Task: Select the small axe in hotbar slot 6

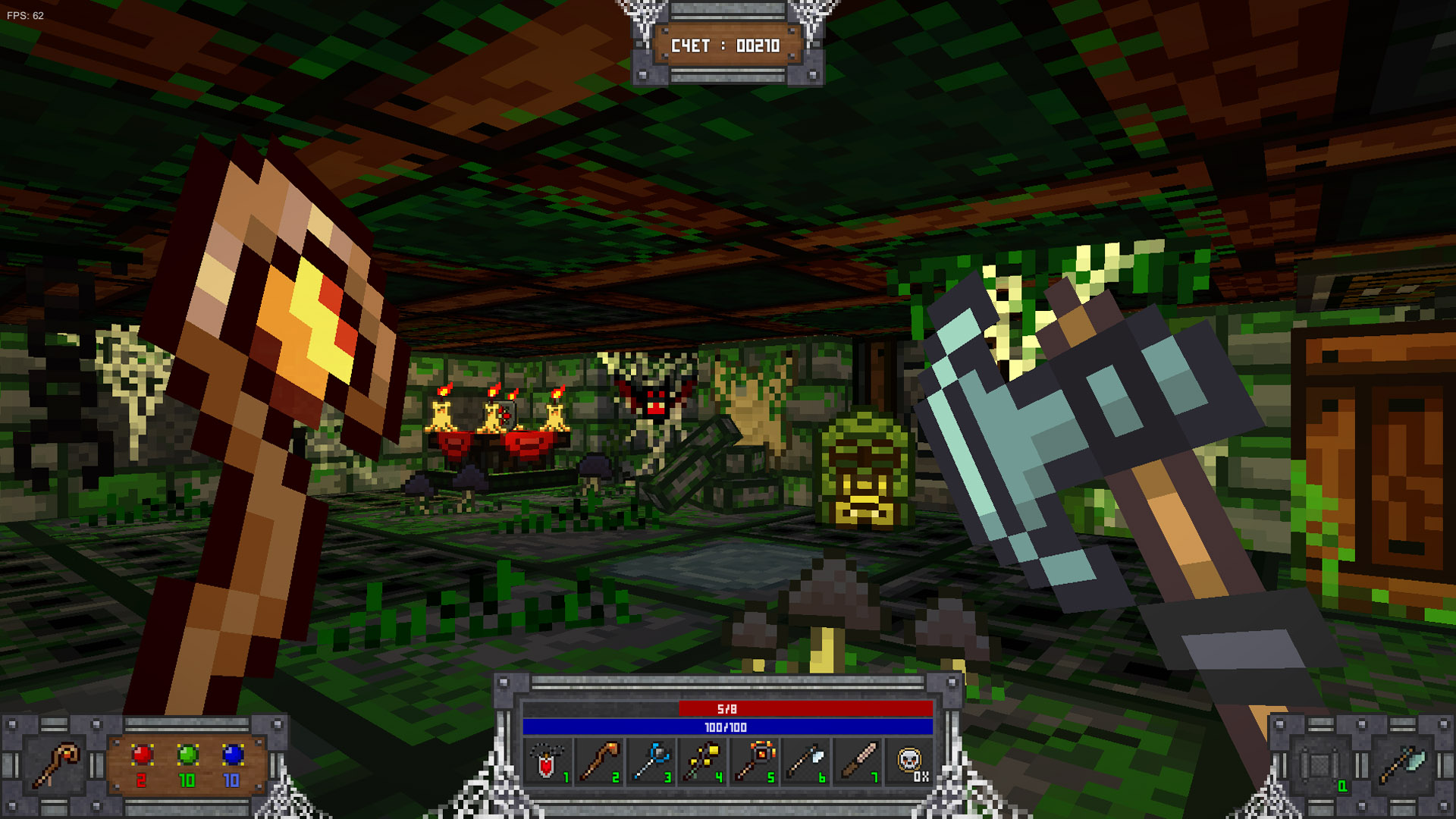Action: 806,762
